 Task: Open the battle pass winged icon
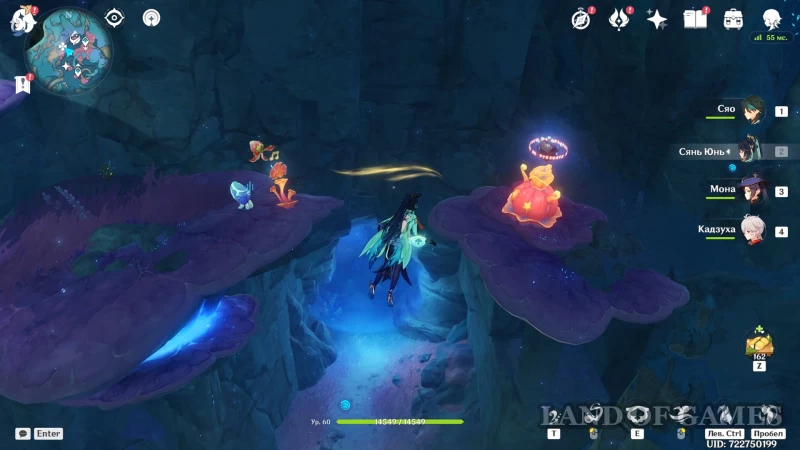click(x=620, y=19)
